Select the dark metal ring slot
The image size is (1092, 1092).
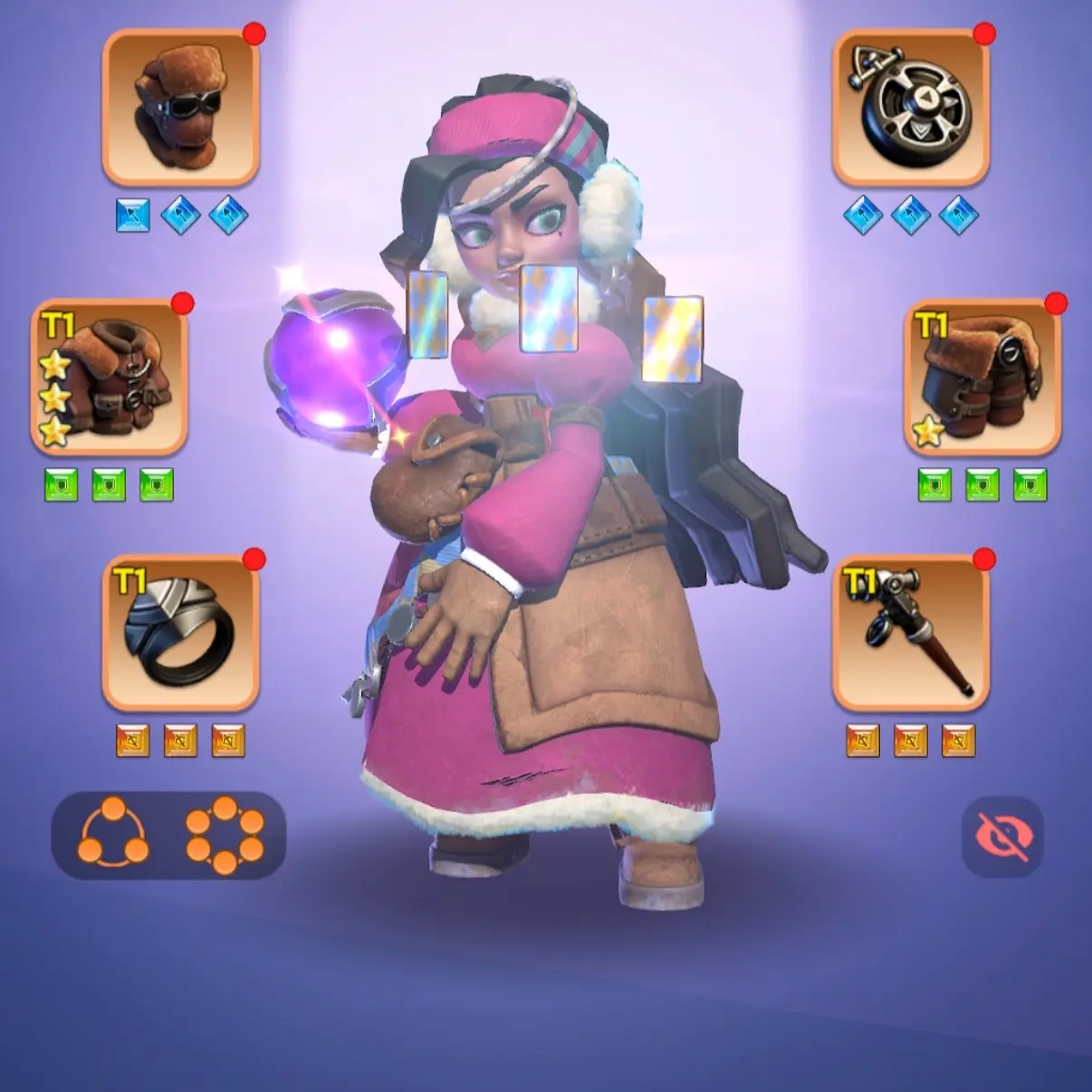coord(181,632)
